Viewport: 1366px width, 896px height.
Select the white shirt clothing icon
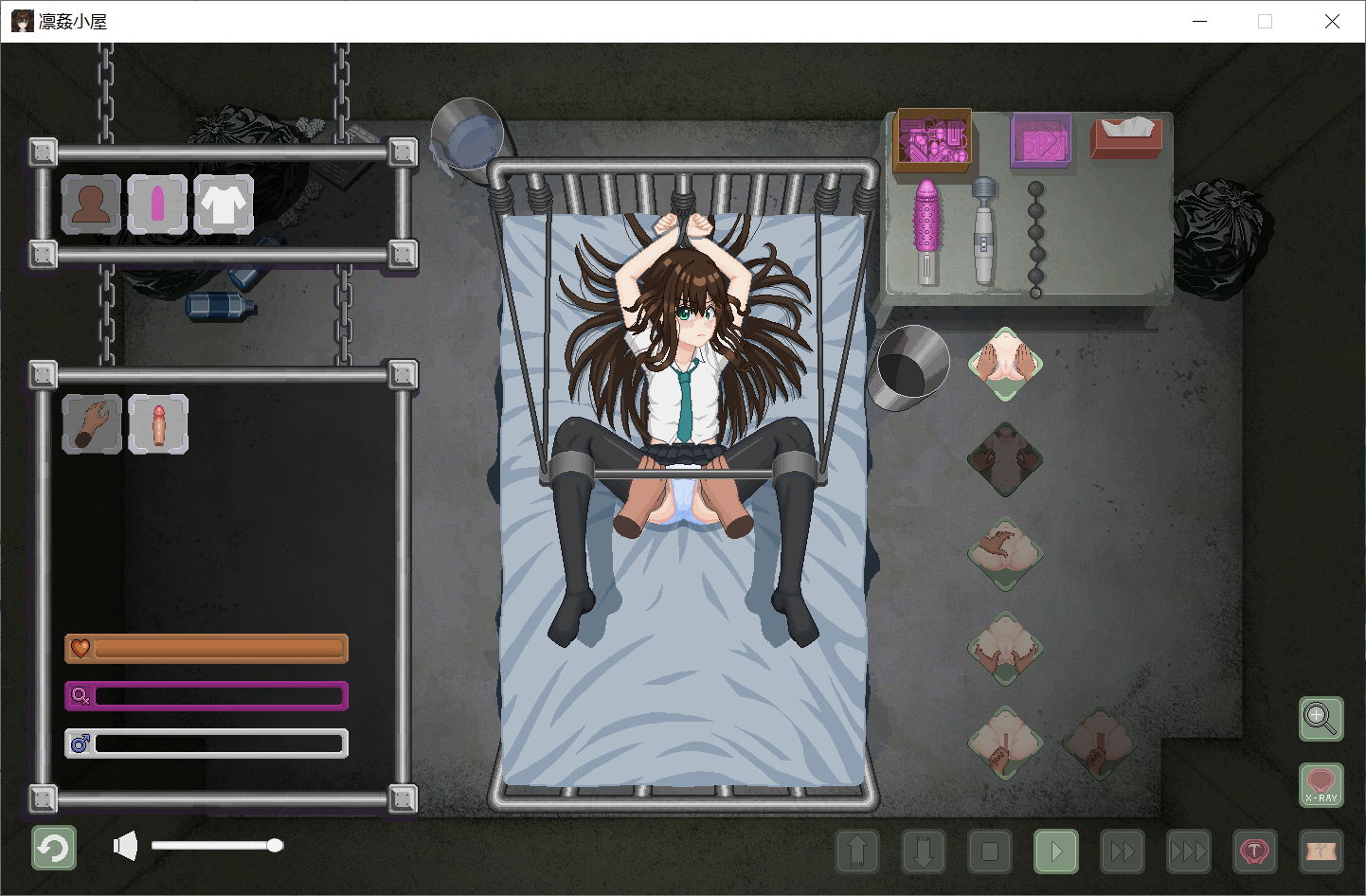click(x=224, y=205)
